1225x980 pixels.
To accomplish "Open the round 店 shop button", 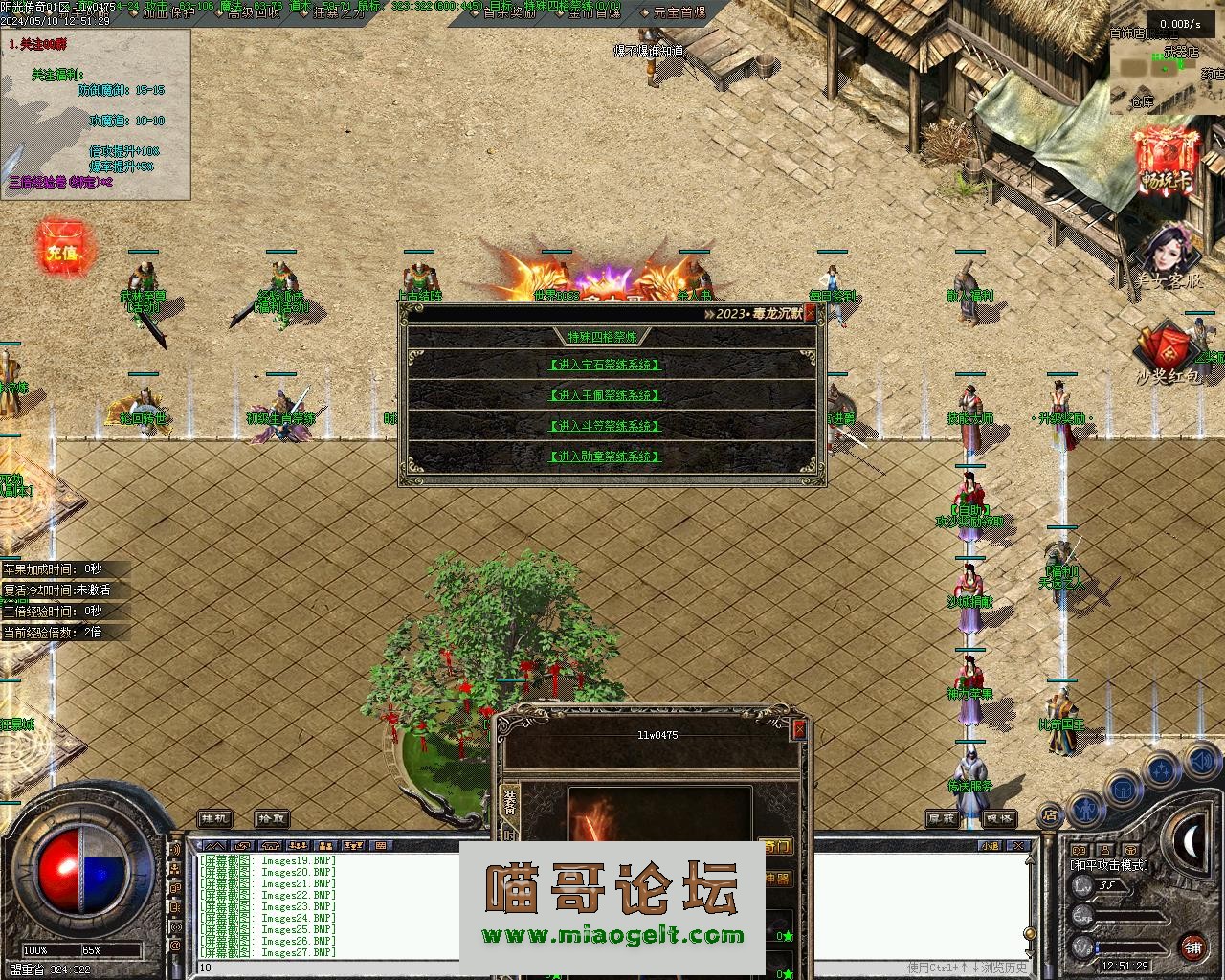I will click(1050, 815).
